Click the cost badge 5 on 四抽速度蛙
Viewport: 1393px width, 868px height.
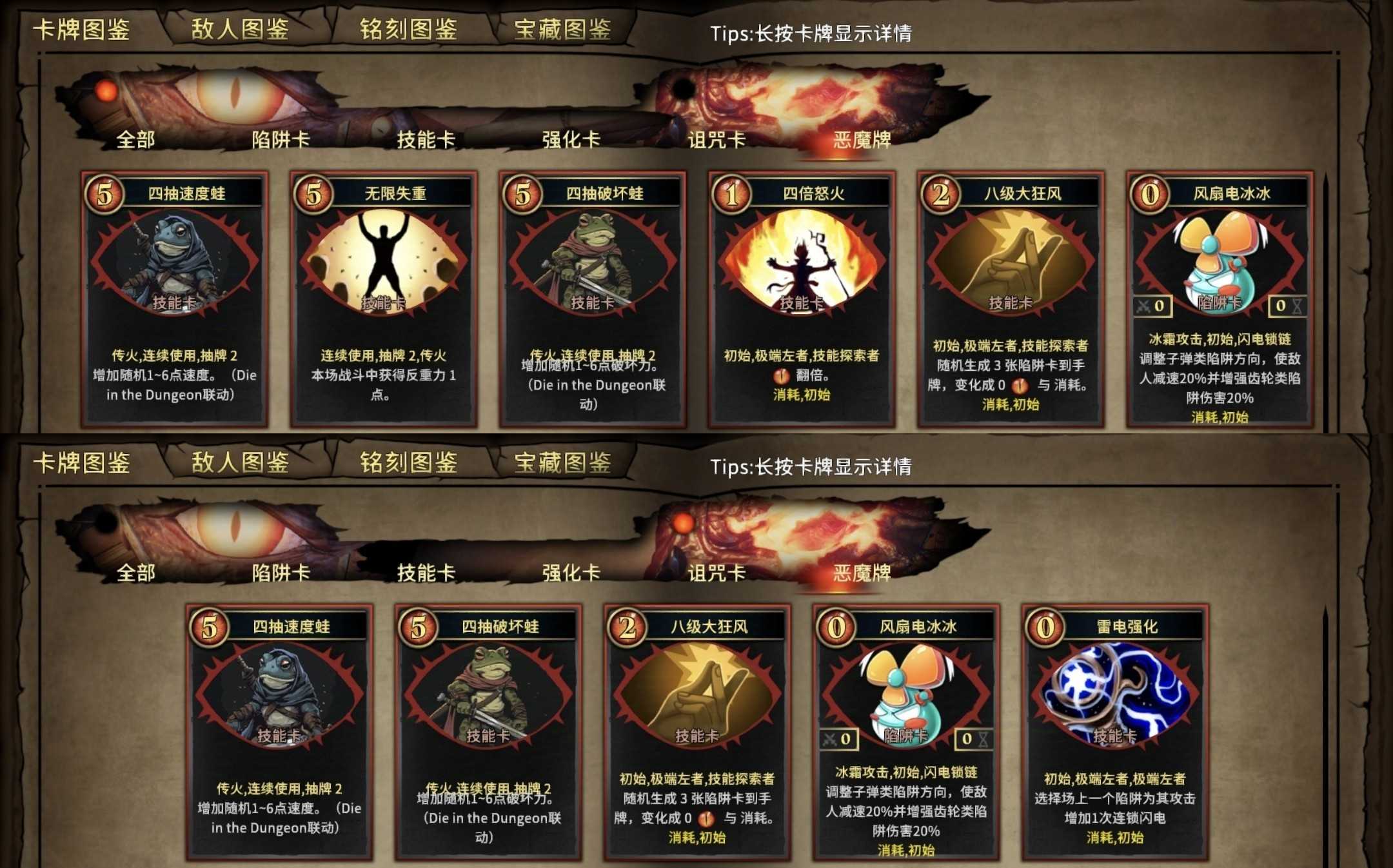[x=103, y=193]
